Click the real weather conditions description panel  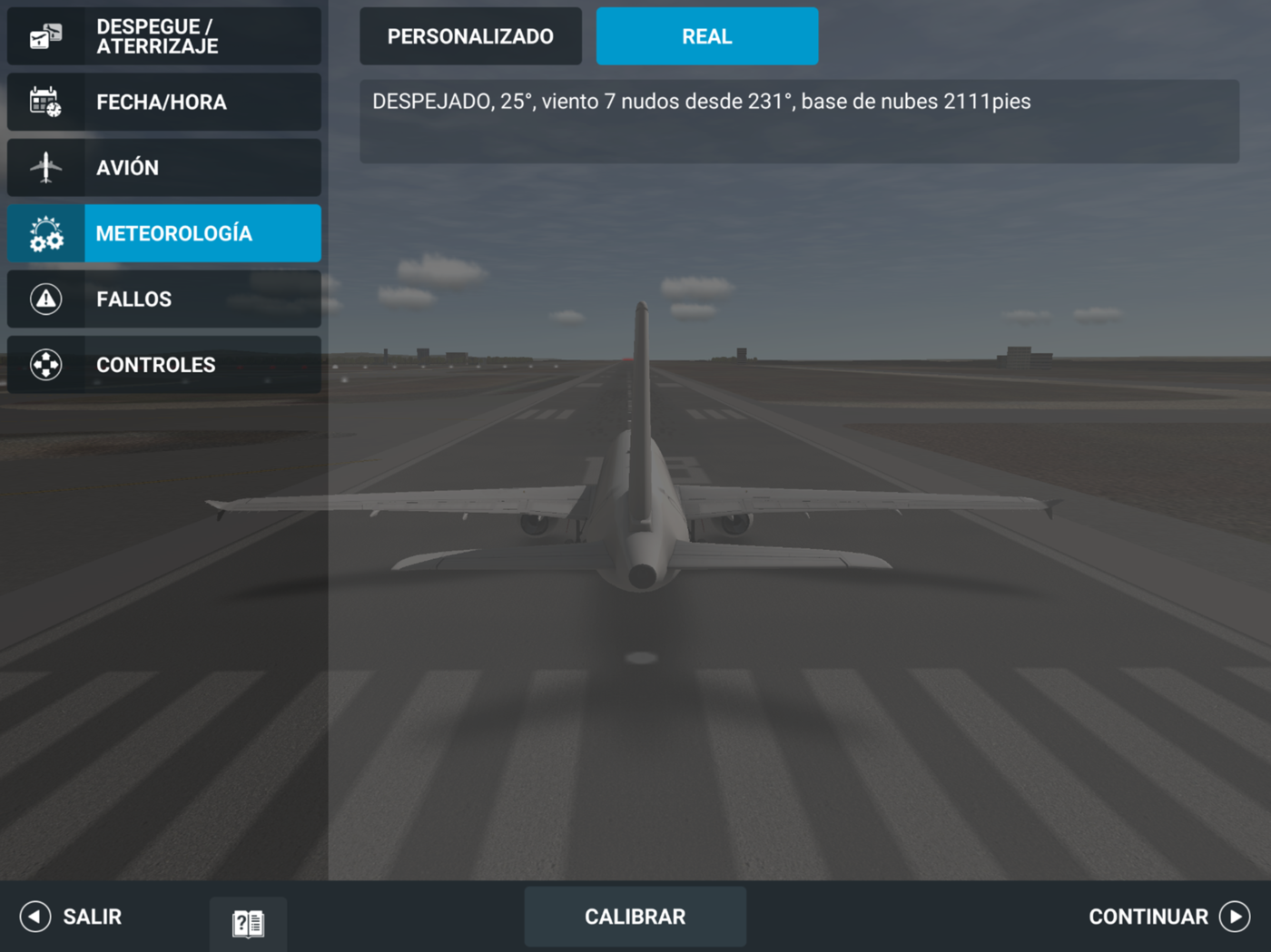coord(799,121)
